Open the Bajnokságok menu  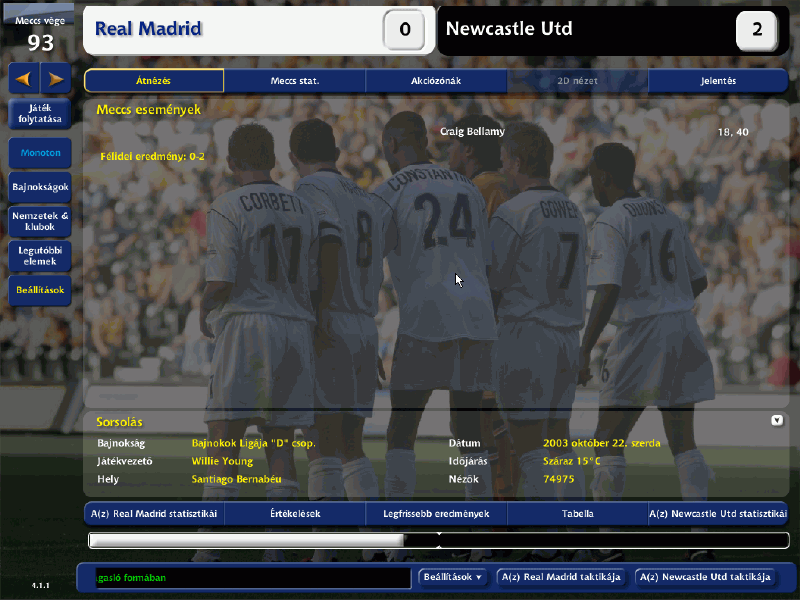click(40, 187)
